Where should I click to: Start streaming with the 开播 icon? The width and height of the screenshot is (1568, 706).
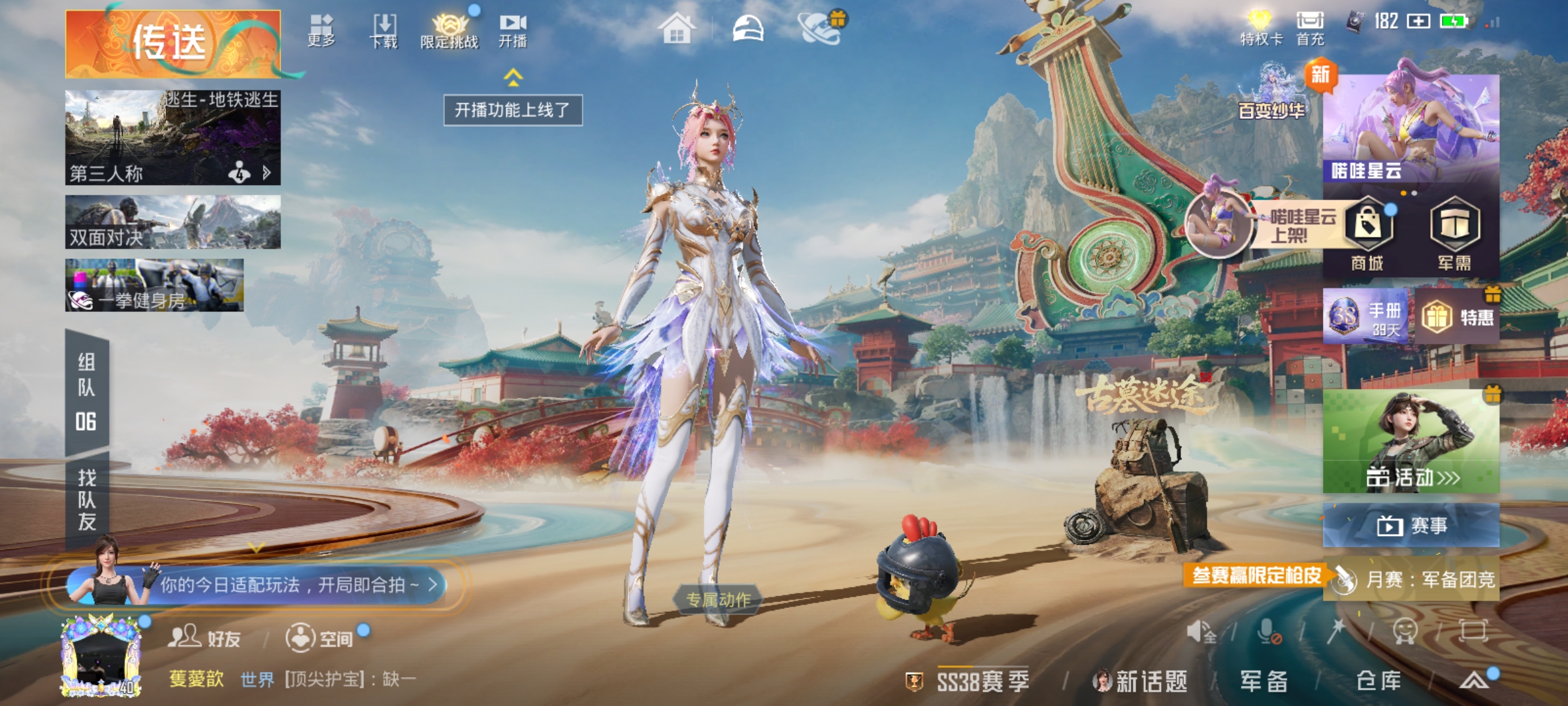pos(513,31)
